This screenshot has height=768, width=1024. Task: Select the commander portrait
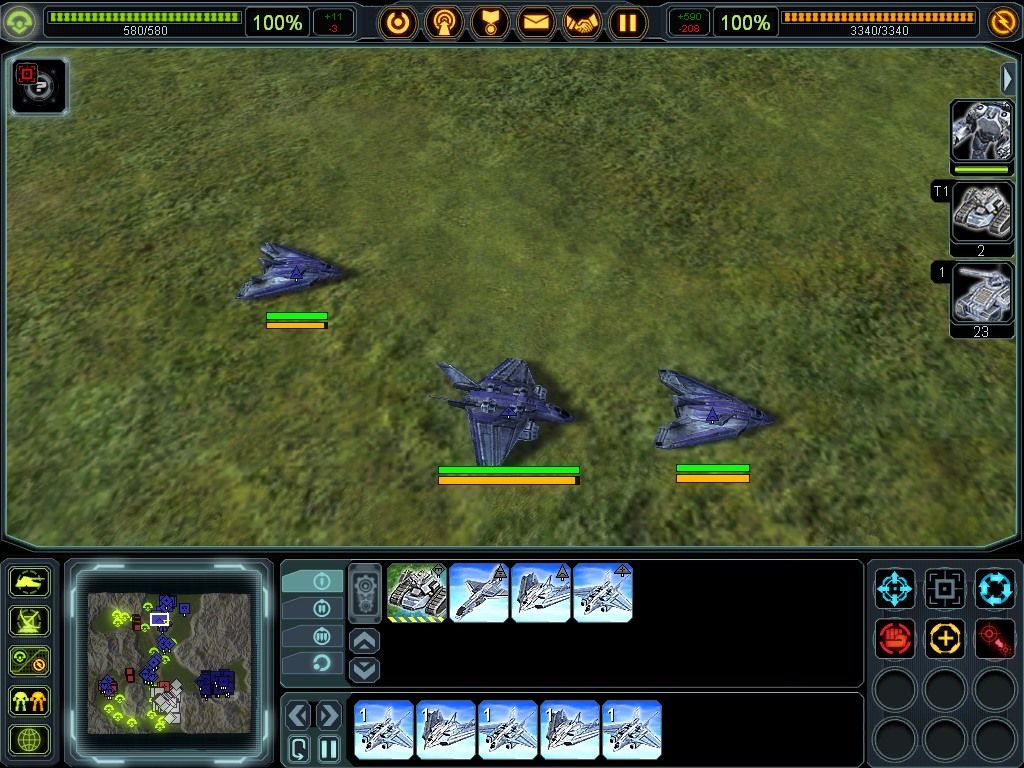coord(981,131)
